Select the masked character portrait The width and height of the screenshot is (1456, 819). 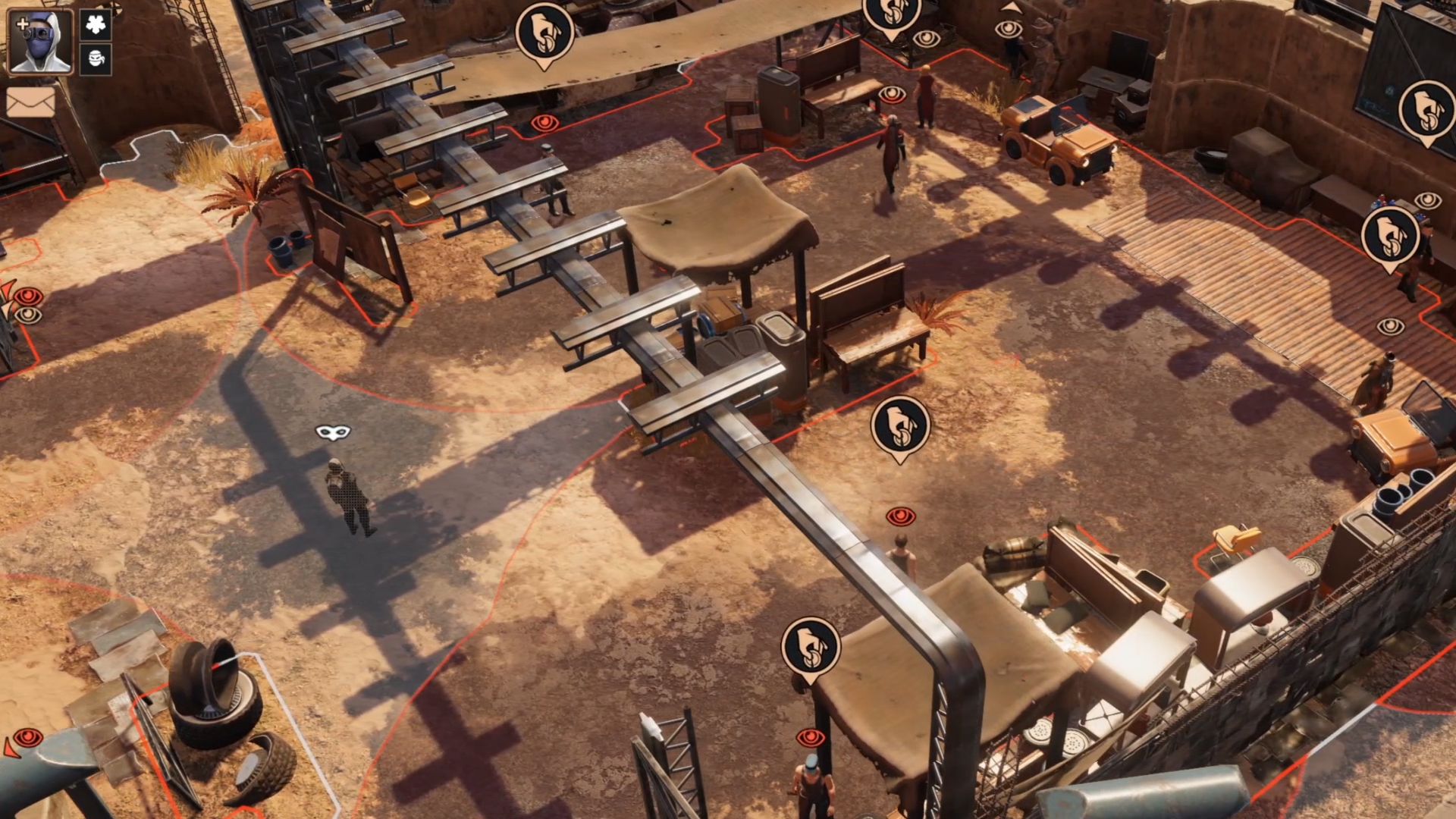click(x=40, y=42)
